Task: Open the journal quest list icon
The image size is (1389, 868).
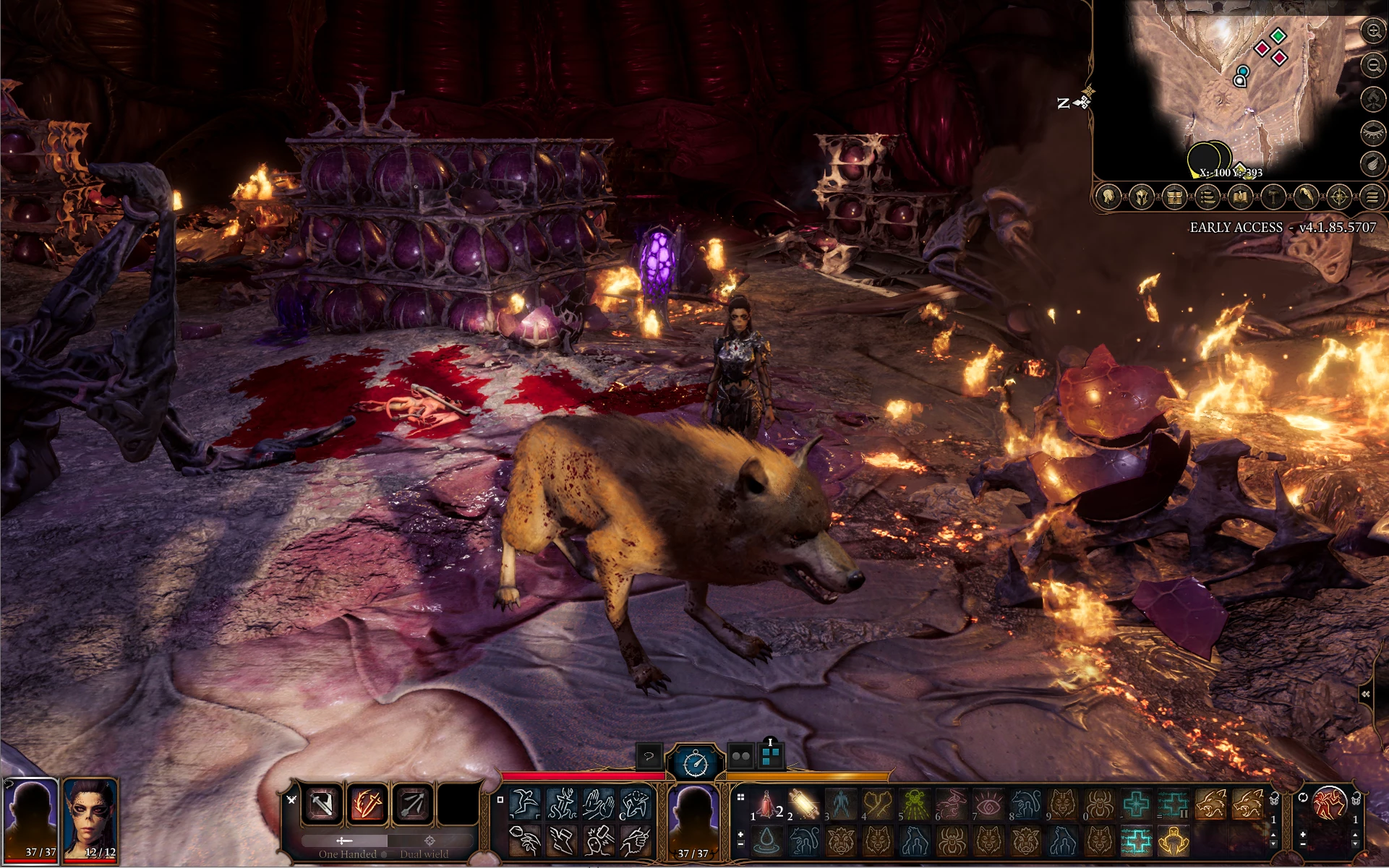Action: click(1207, 197)
